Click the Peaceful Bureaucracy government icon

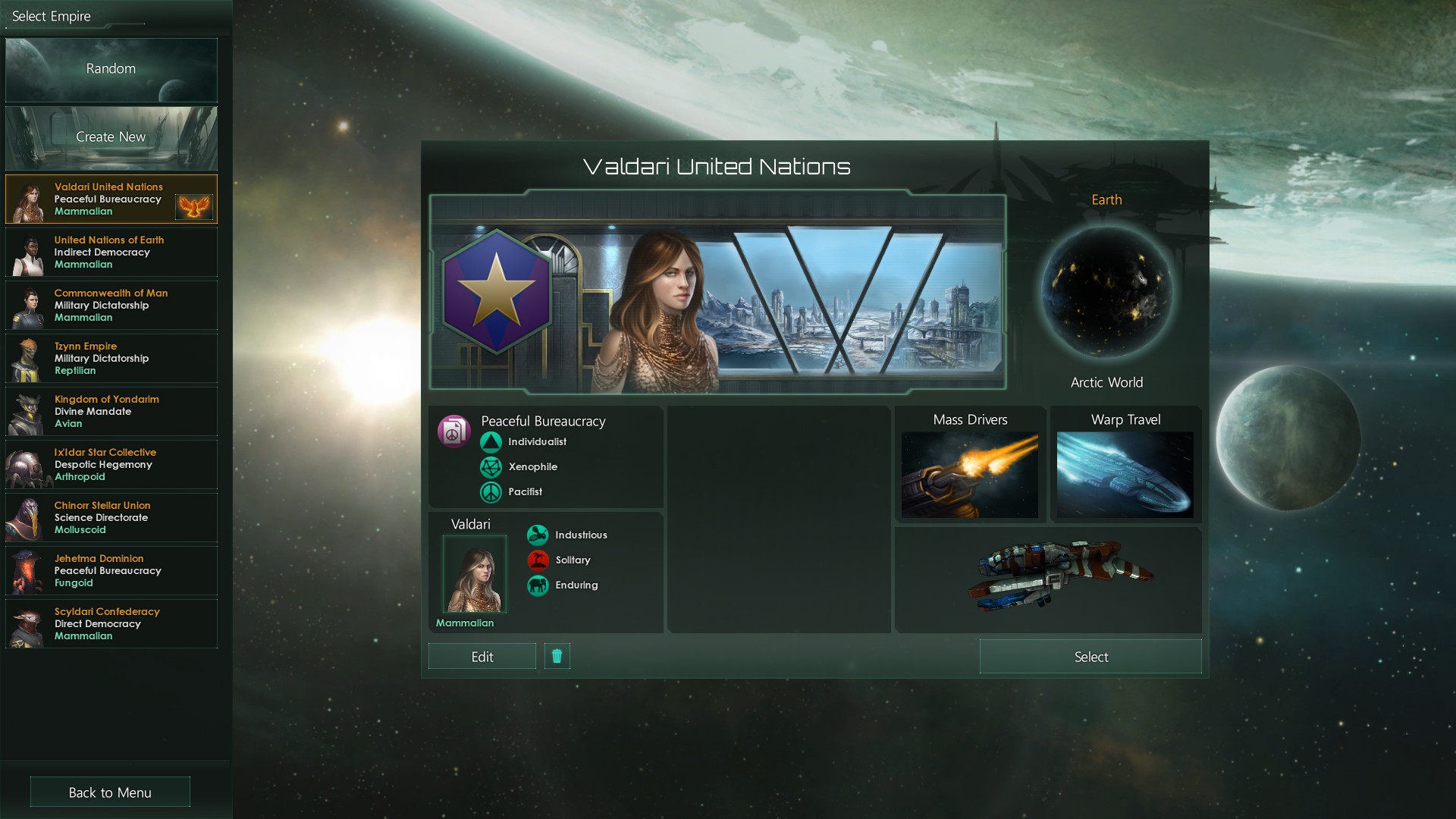pos(453,431)
